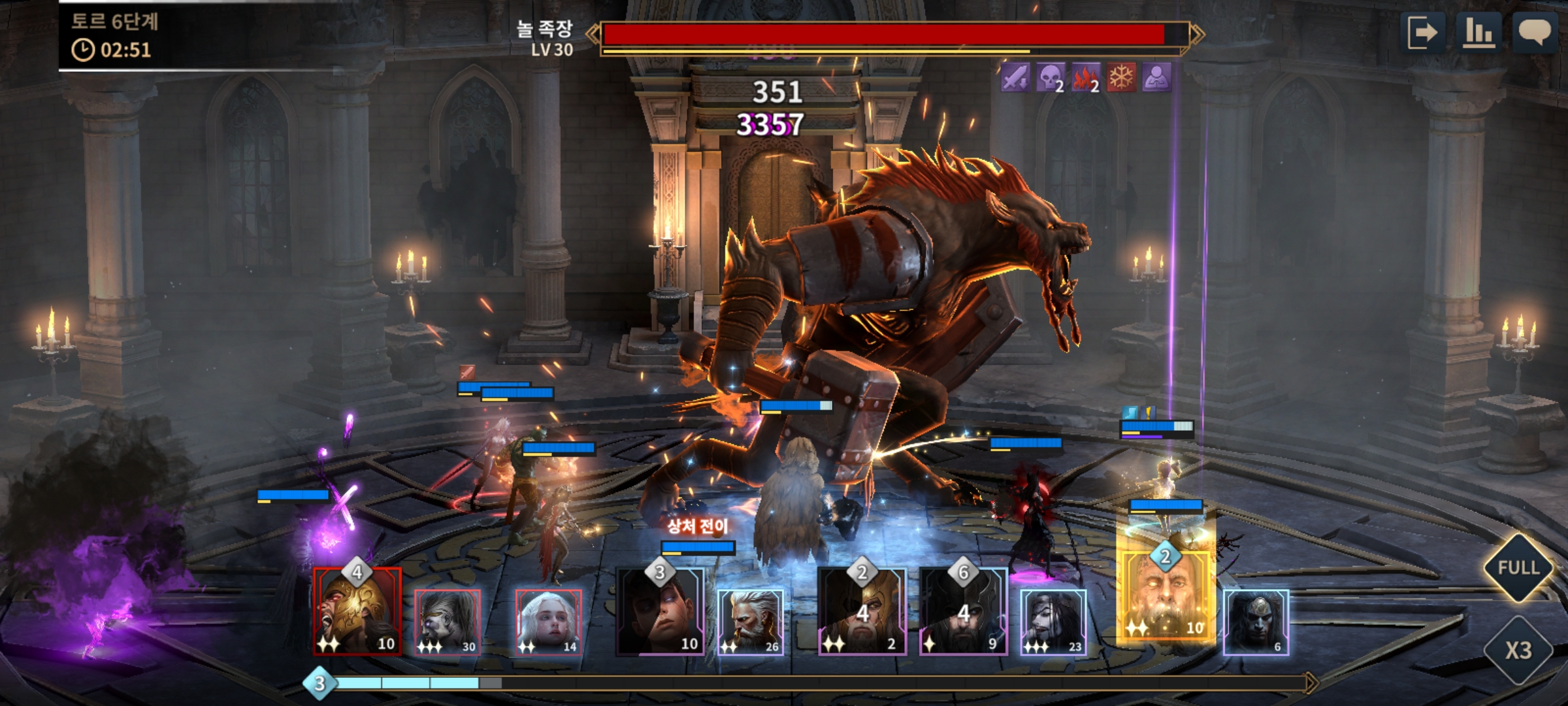This screenshot has width=1568, height=706.
Task: Select the masked purple-eyed hero card
Action: click(448, 621)
